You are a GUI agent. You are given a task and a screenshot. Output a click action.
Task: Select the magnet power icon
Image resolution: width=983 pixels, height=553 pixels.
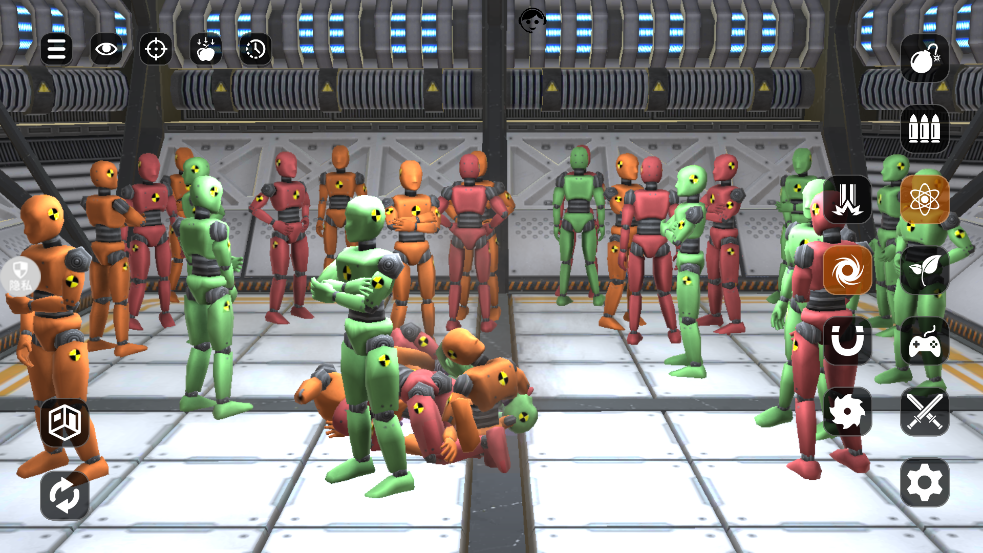coord(847,341)
